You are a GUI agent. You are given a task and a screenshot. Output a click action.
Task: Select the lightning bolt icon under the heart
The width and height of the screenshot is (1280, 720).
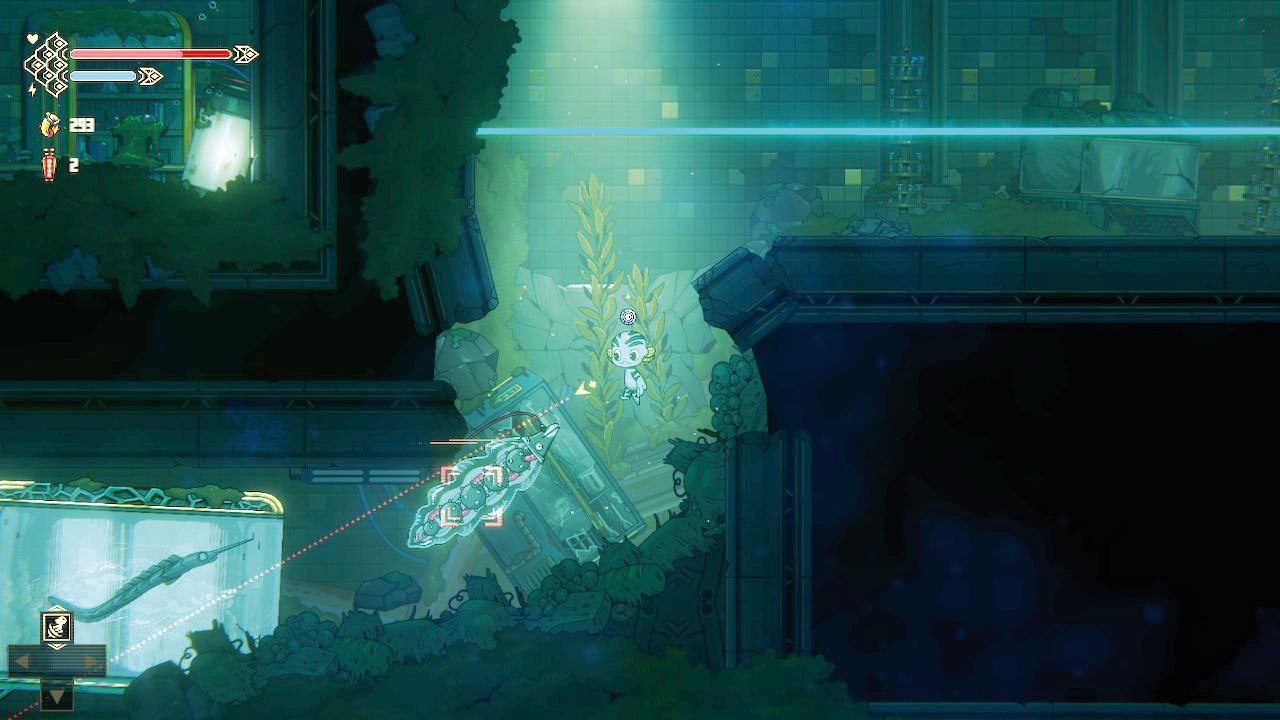pos(32,90)
